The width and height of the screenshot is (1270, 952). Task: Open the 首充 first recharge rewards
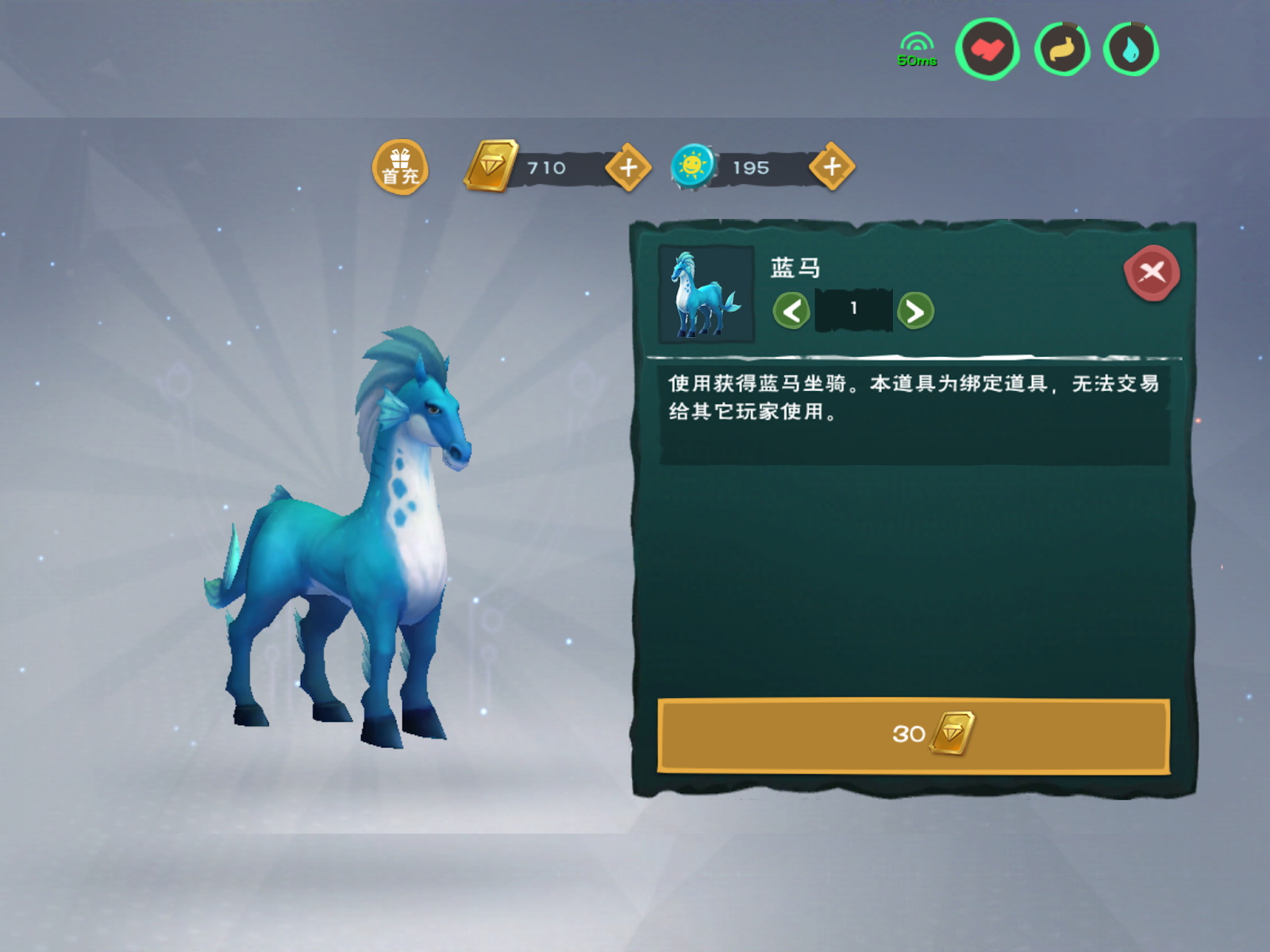tap(401, 168)
